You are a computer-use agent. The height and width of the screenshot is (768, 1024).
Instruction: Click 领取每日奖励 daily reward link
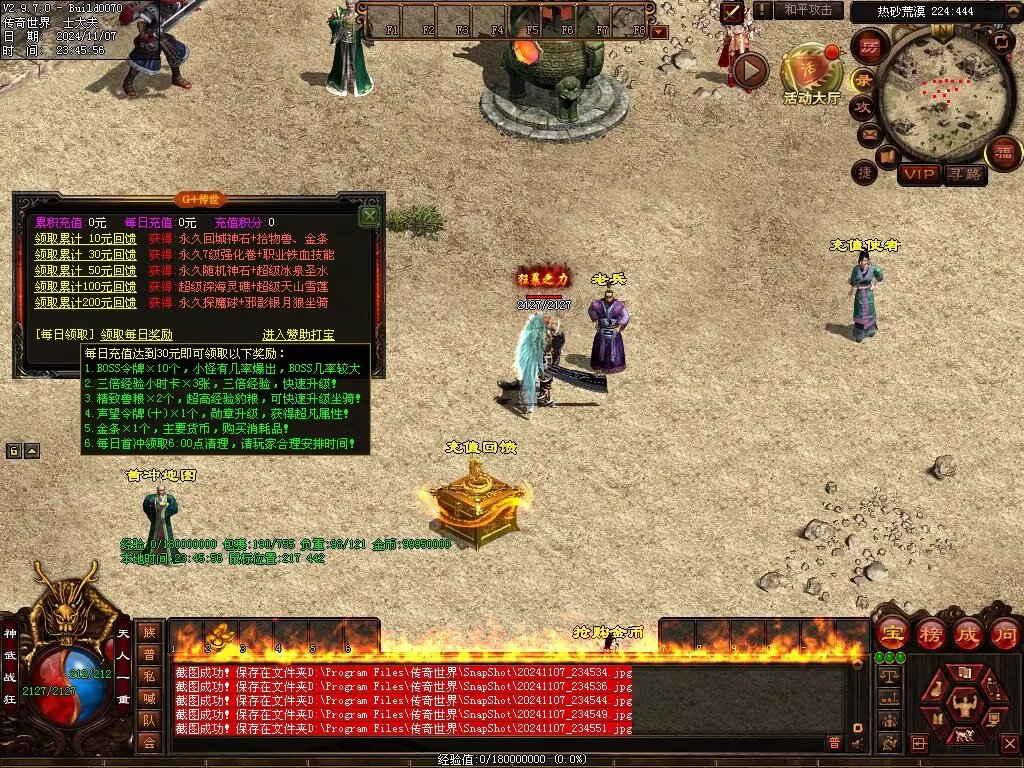[137, 335]
